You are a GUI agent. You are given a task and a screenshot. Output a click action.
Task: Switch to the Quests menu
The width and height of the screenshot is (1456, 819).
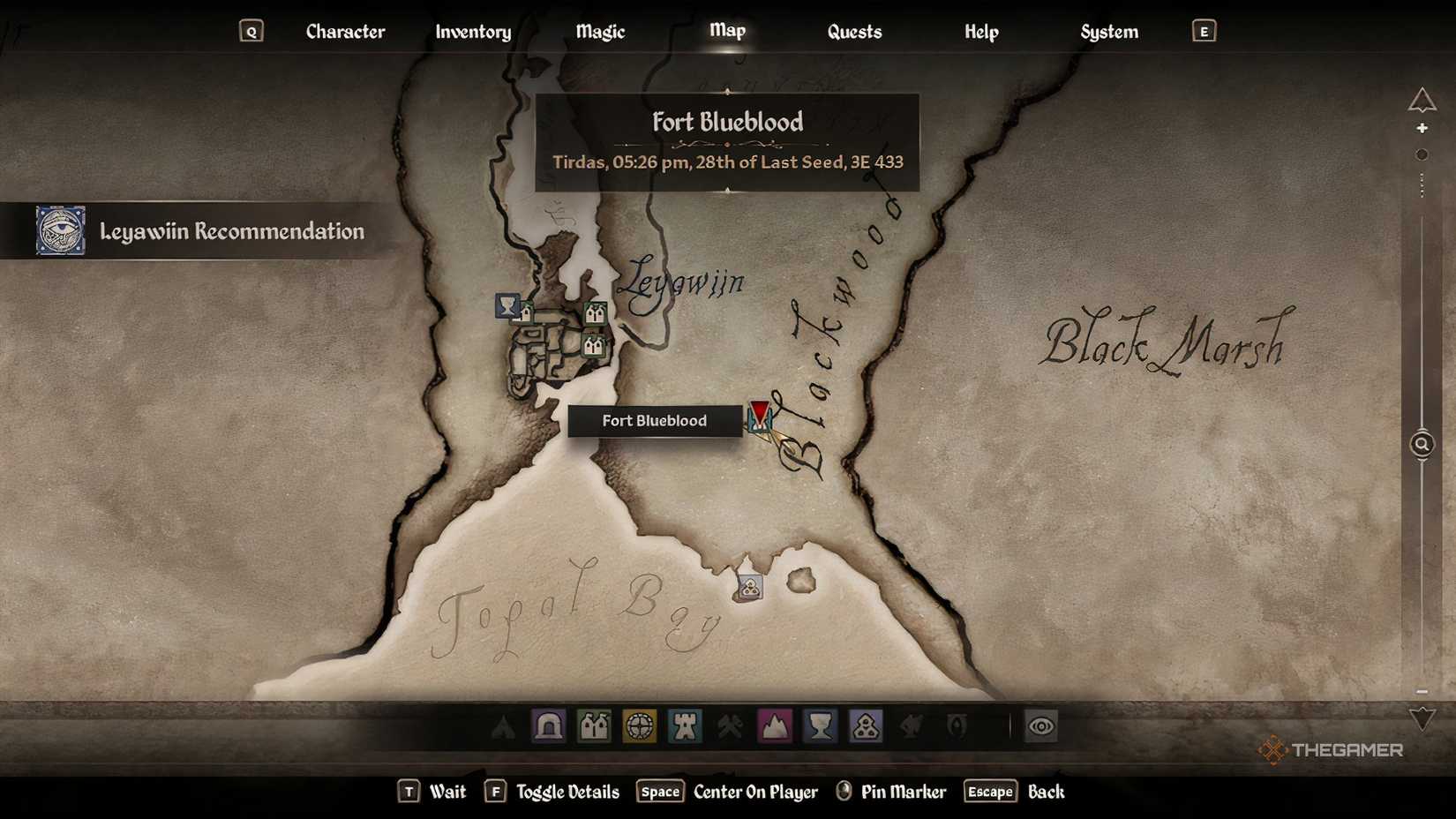coord(853,31)
